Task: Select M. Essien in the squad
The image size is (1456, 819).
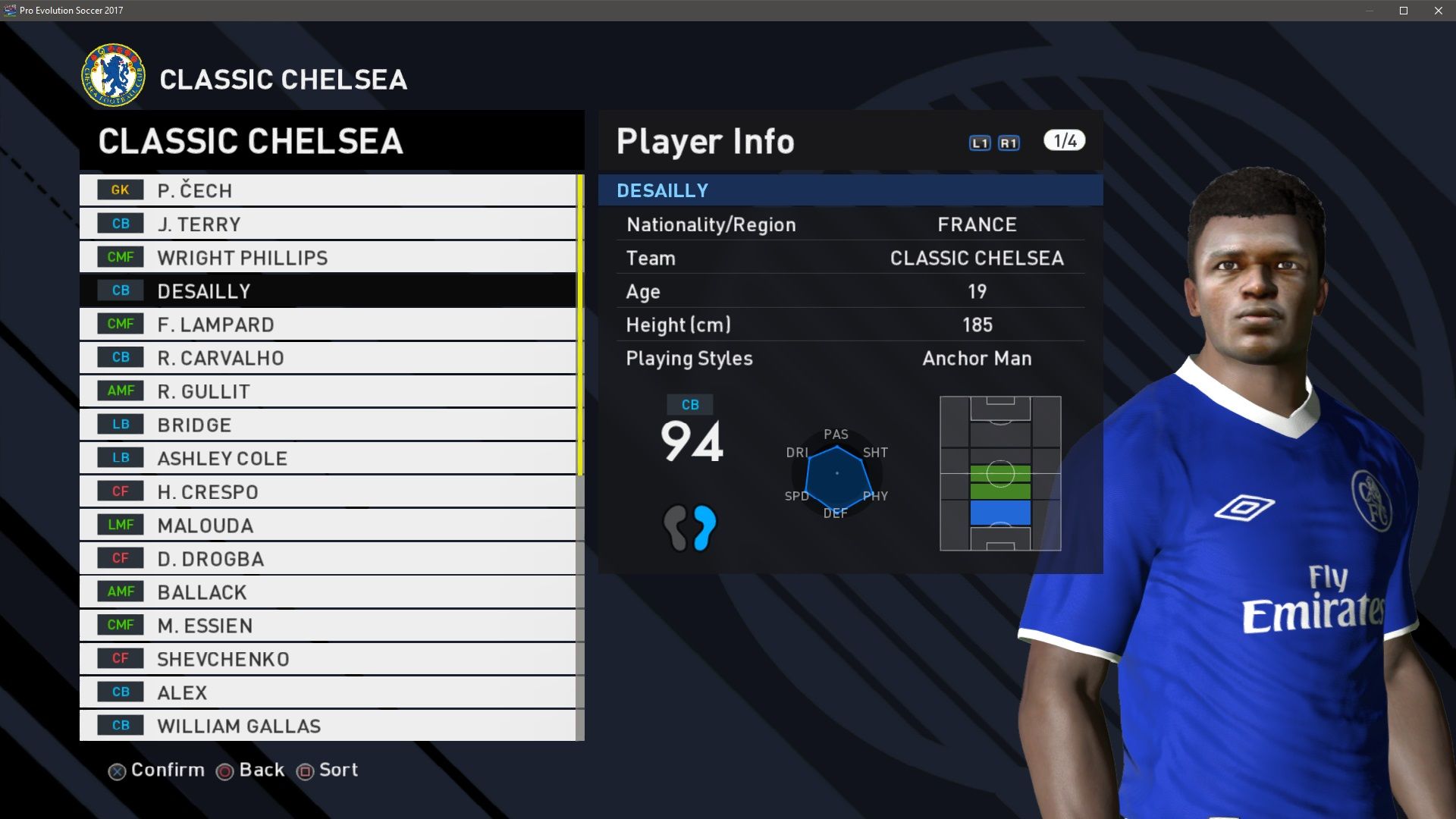Action: coord(328,626)
